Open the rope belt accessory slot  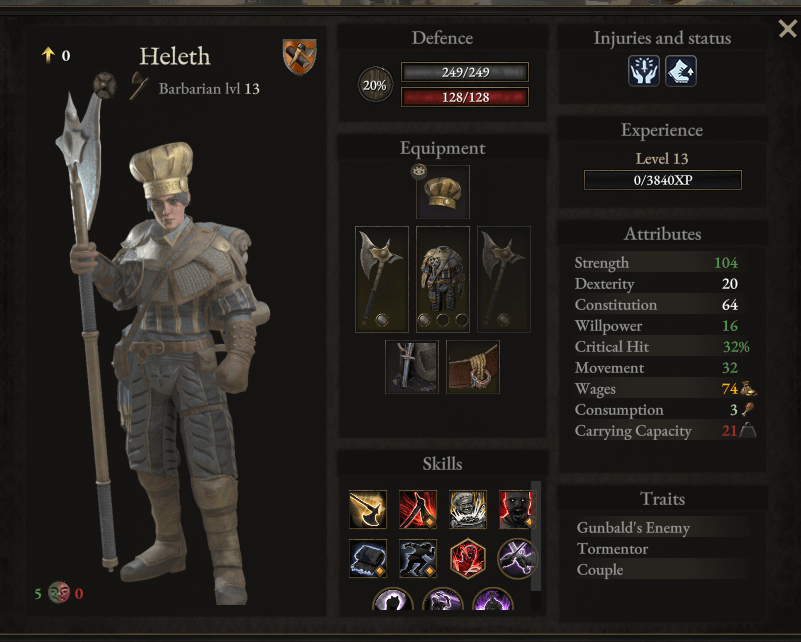coord(473,367)
